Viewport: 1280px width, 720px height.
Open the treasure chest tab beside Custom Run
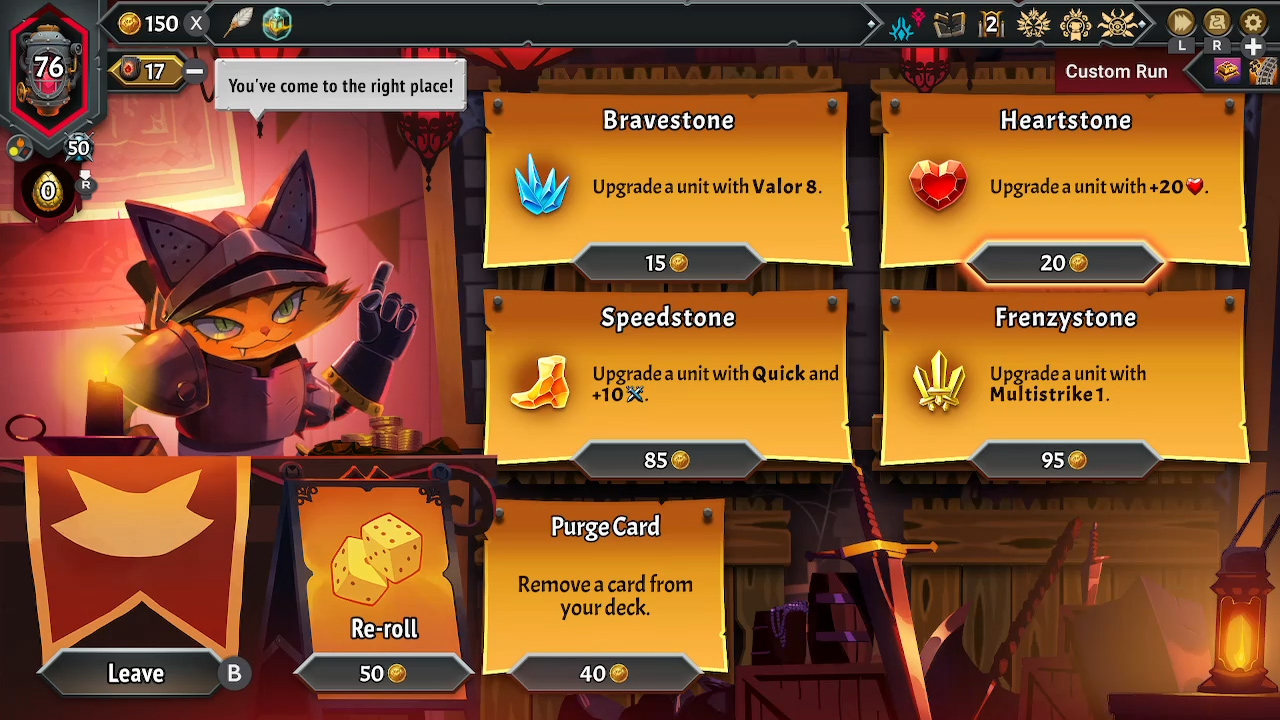pos(1227,70)
